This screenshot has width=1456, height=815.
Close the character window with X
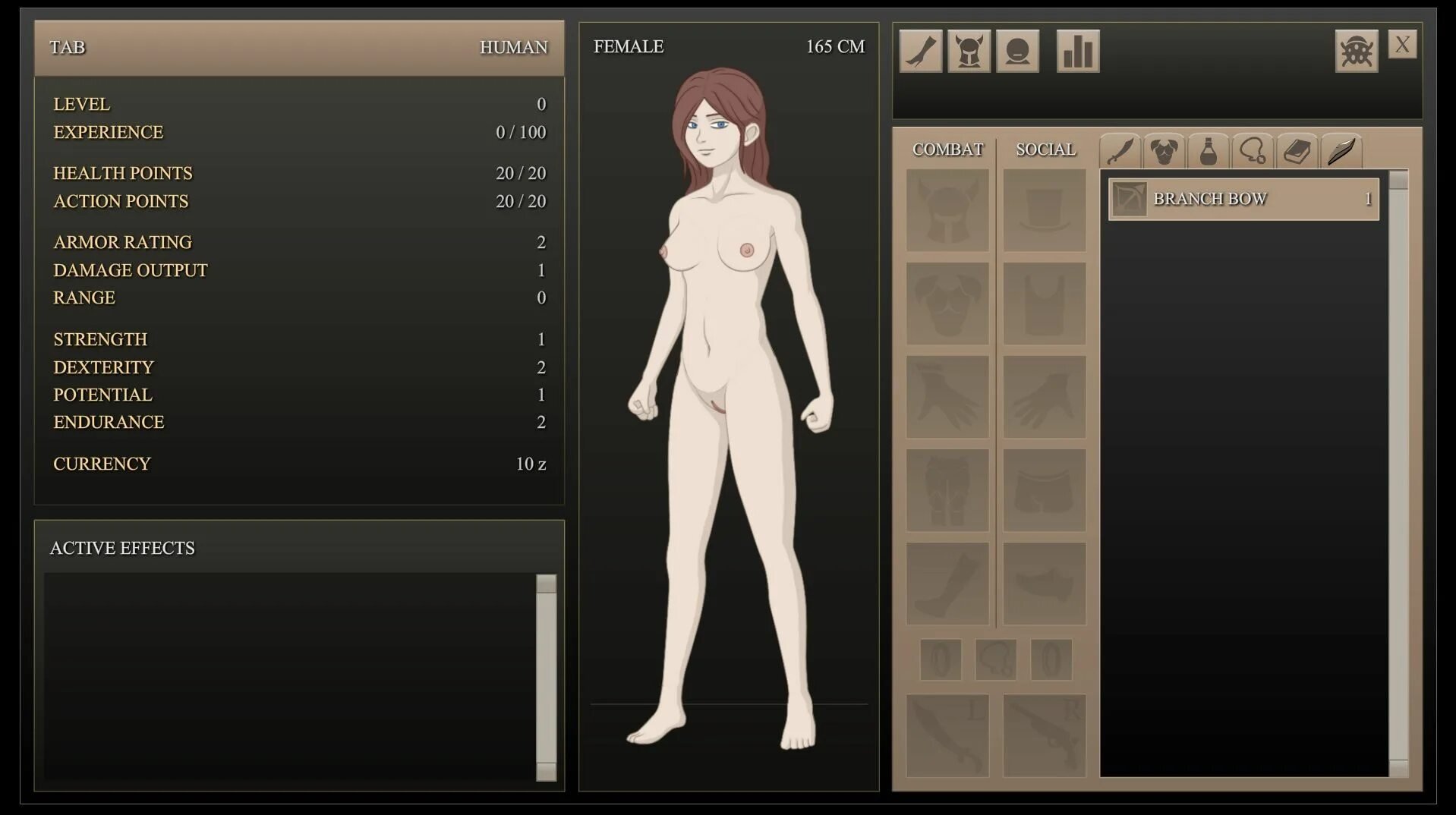pos(1401,45)
